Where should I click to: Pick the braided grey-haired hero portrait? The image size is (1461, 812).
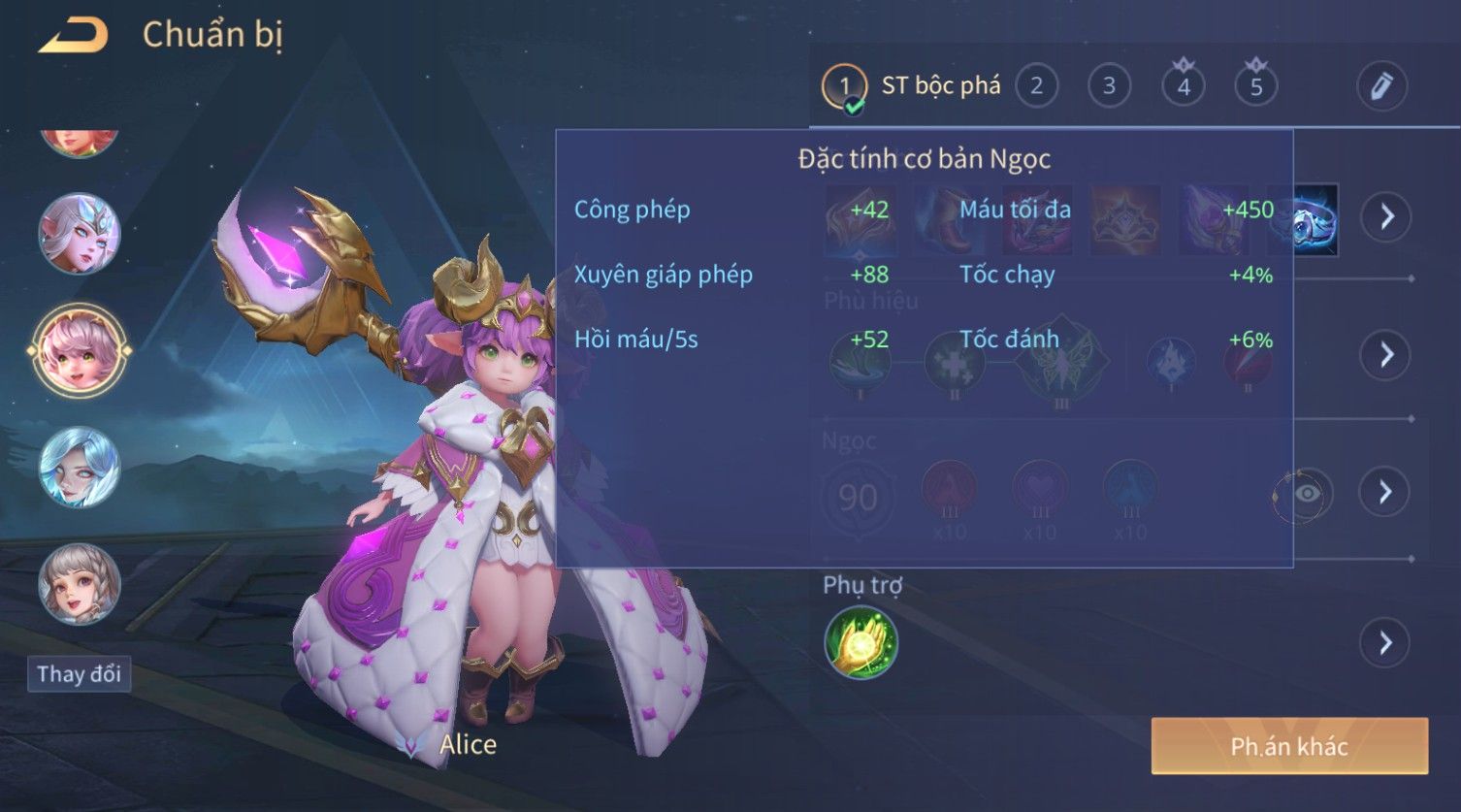click(x=80, y=584)
